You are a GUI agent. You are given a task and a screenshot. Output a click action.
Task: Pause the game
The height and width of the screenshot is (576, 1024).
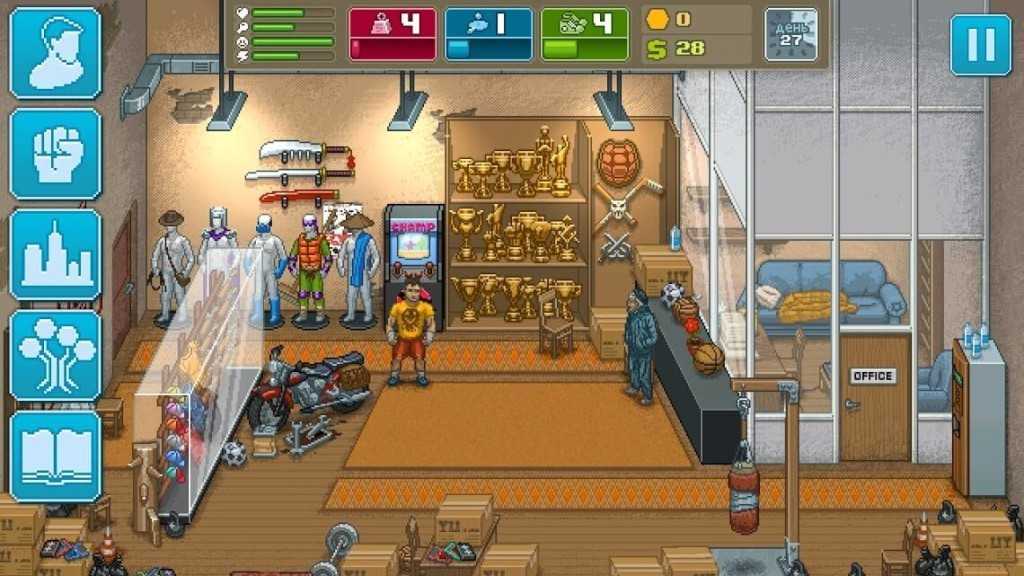click(980, 45)
